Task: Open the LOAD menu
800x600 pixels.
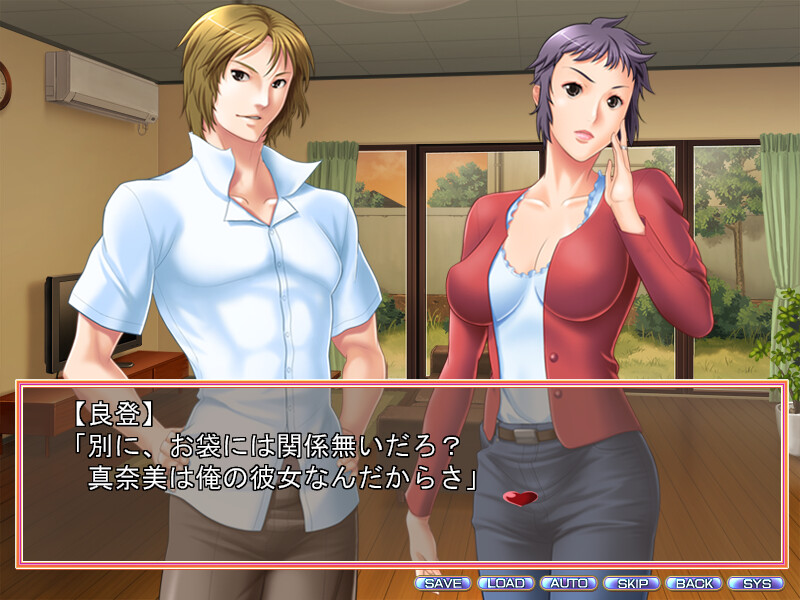Action: 506,583
